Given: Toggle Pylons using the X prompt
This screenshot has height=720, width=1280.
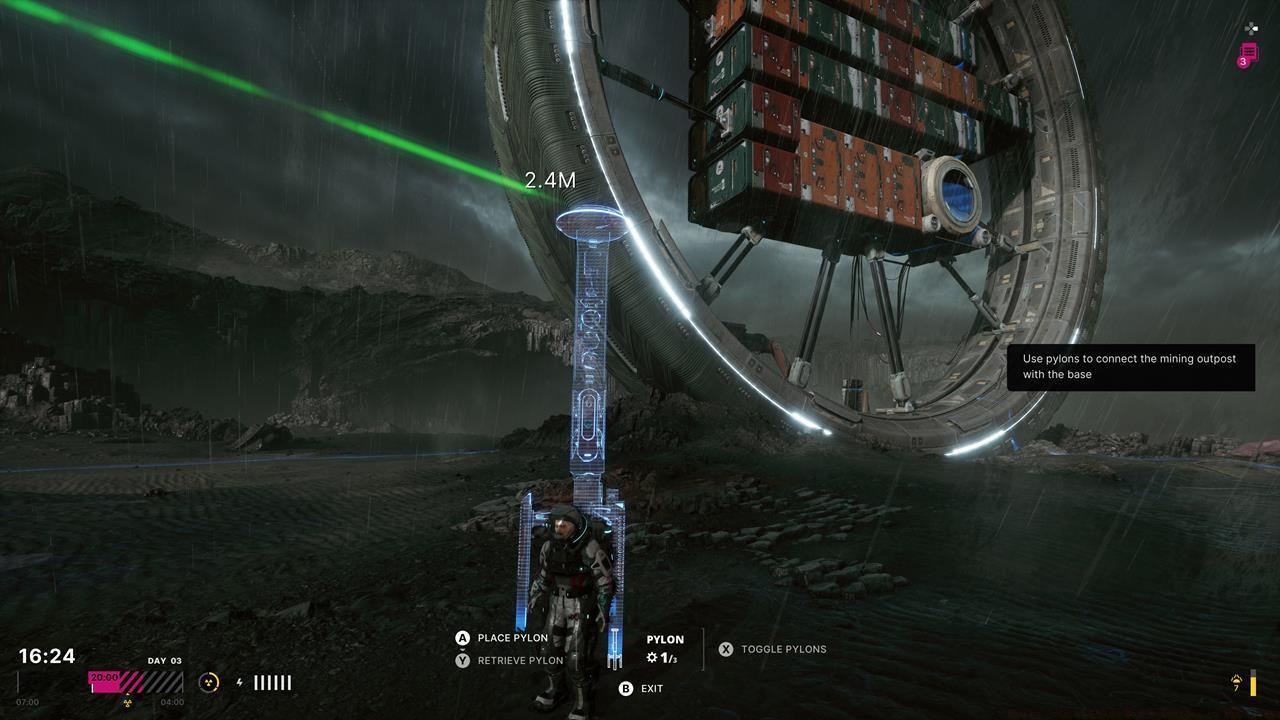Looking at the screenshot, I should pos(726,649).
